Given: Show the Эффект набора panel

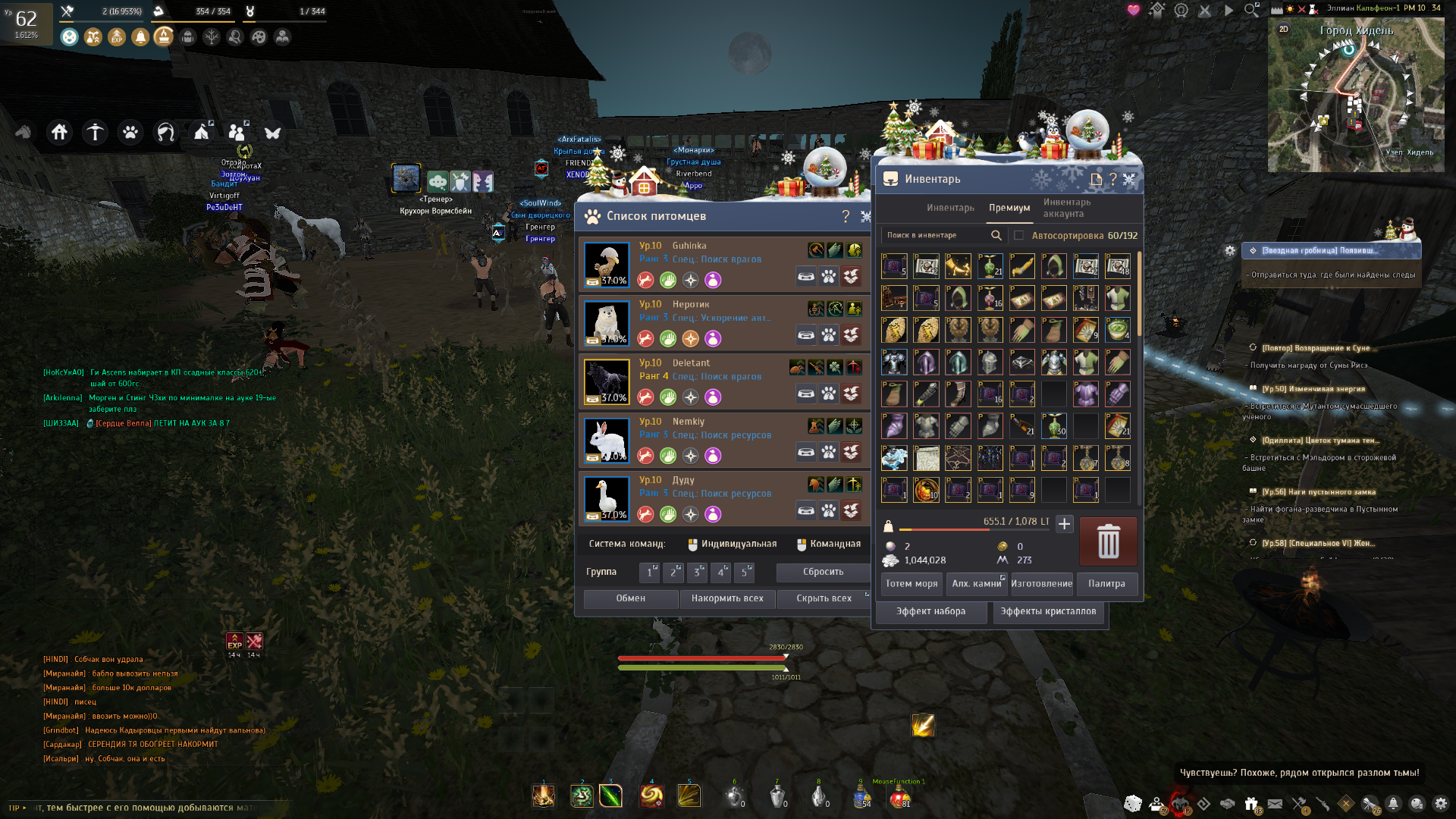Looking at the screenshot, I should tap(930, 611).
